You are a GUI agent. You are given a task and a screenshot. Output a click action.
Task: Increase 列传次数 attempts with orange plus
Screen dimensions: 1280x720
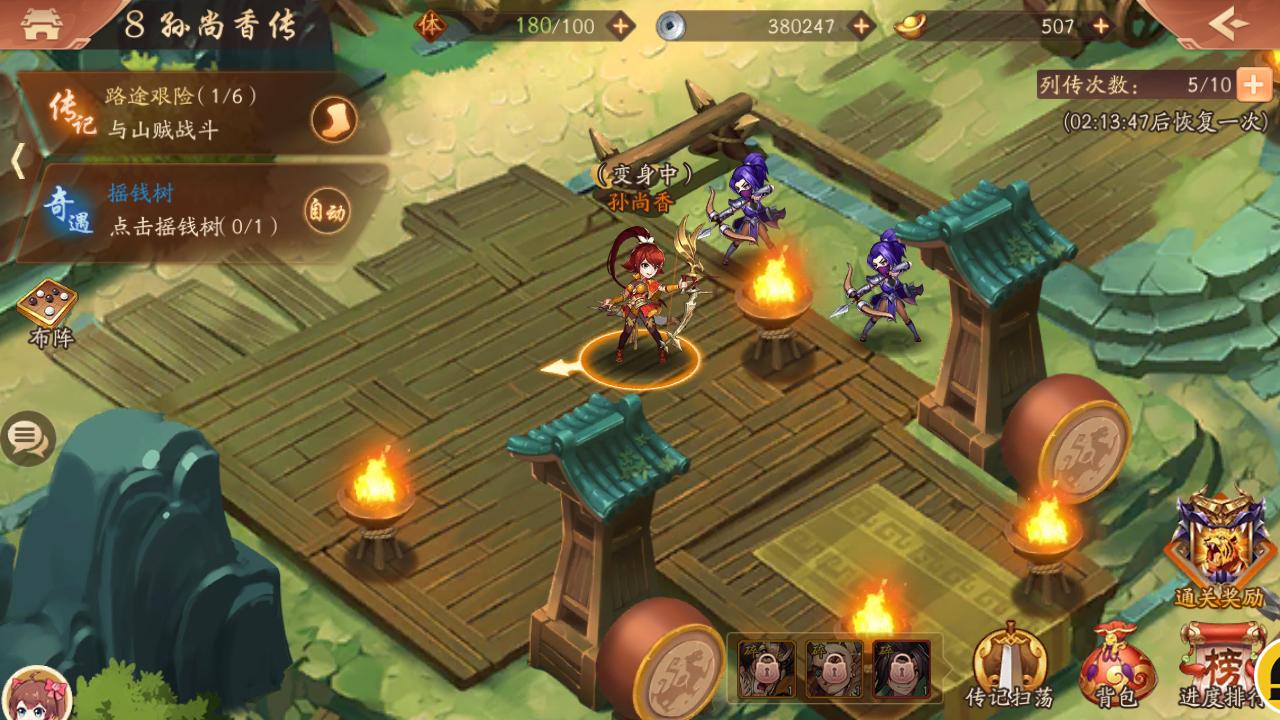pos(1253,85)
